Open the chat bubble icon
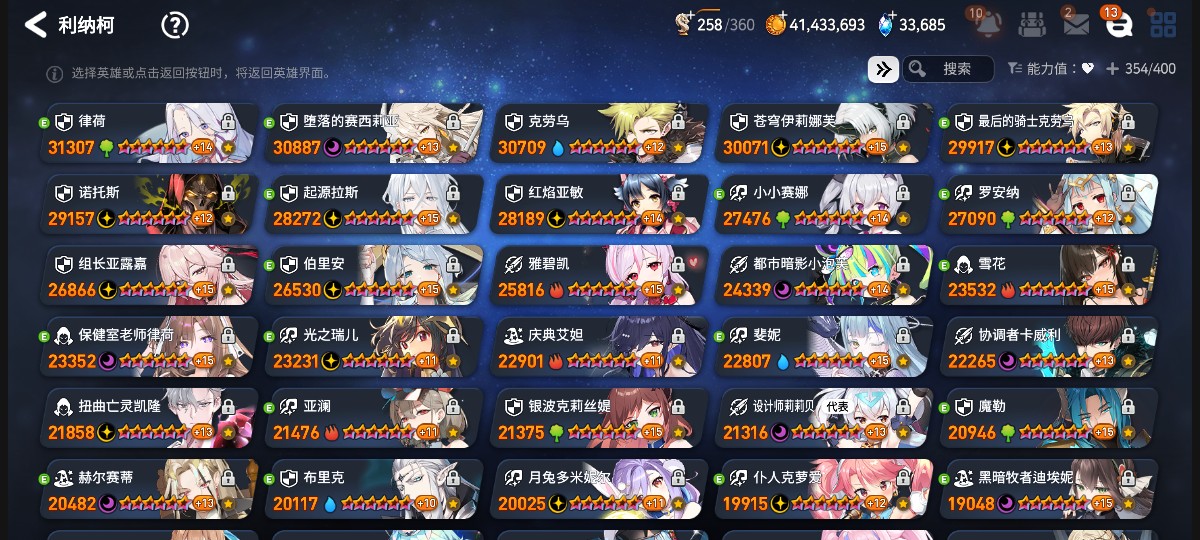The width and height of the screenshot is (1200, 540). [1118, 25]
